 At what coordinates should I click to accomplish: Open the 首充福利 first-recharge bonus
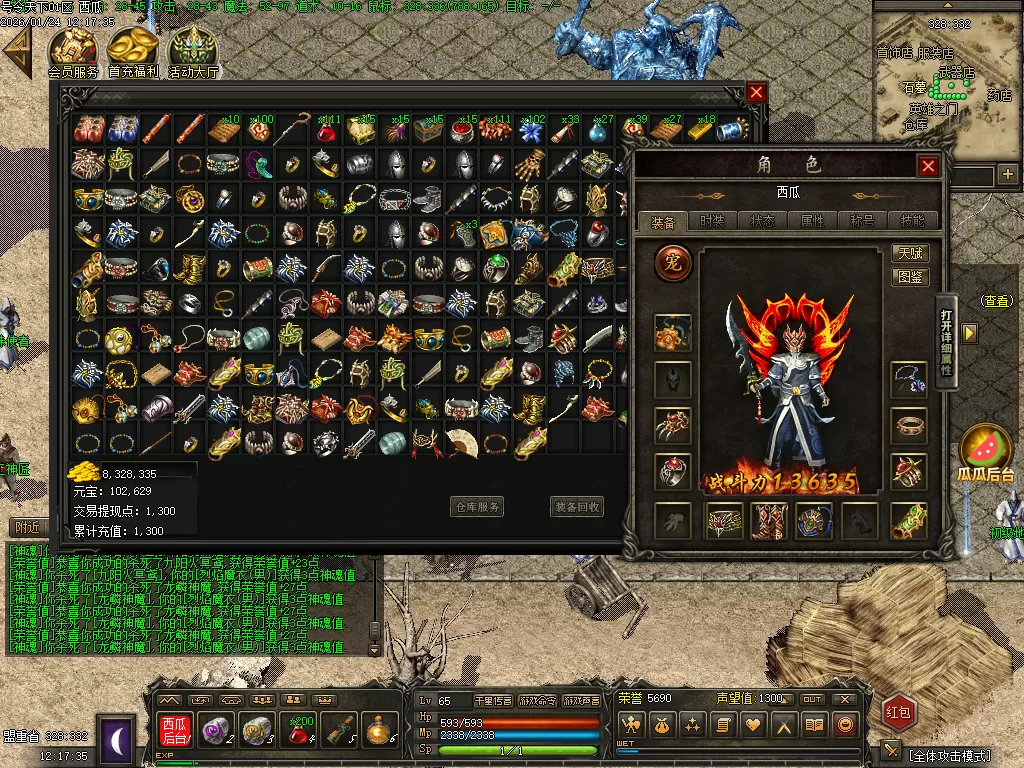(x=134, y=51)
